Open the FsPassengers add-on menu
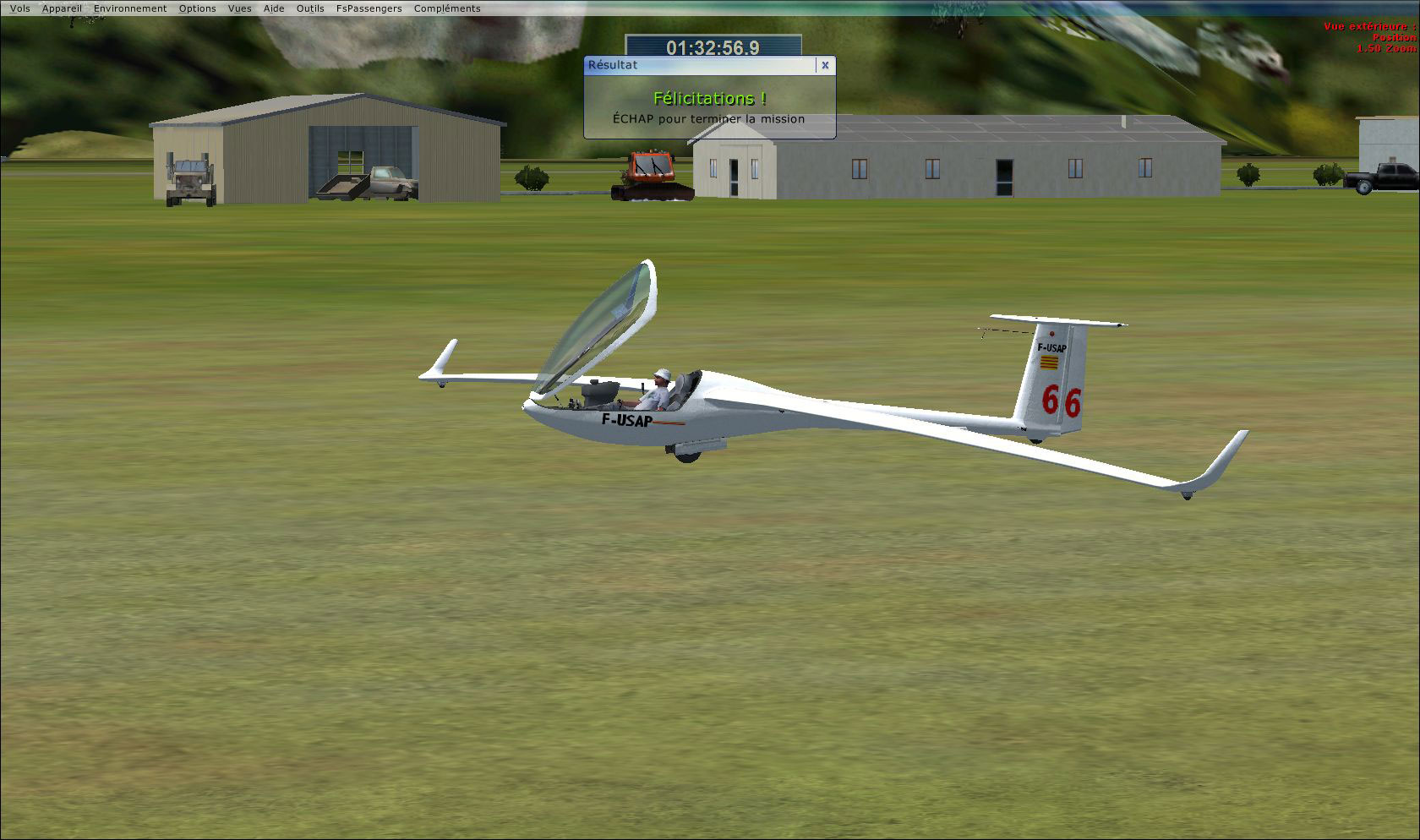Screen dimensions: 1420x840 pos(369,8)
